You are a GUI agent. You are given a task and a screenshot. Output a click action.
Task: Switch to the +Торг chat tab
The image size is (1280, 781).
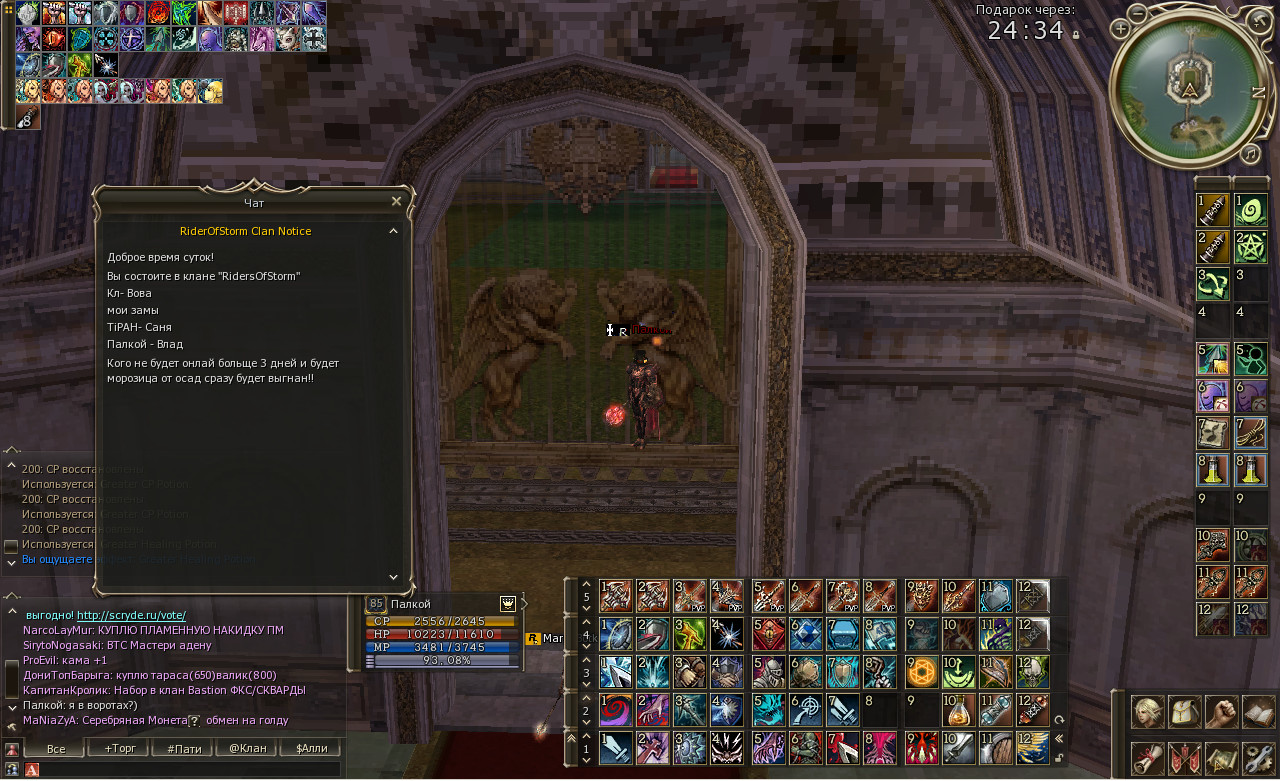118,748
